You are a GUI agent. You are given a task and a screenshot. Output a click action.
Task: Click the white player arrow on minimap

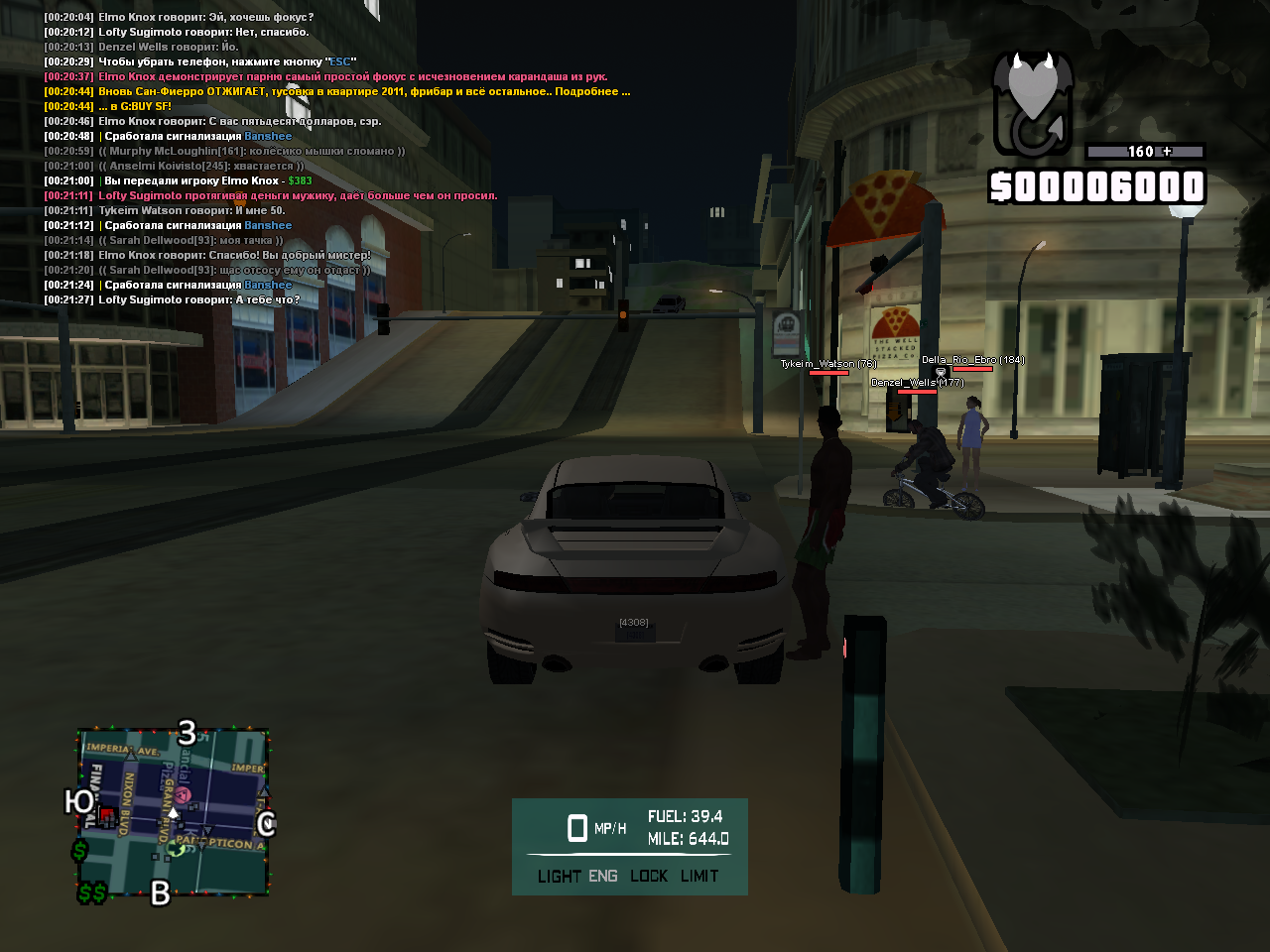coord(173,813)
